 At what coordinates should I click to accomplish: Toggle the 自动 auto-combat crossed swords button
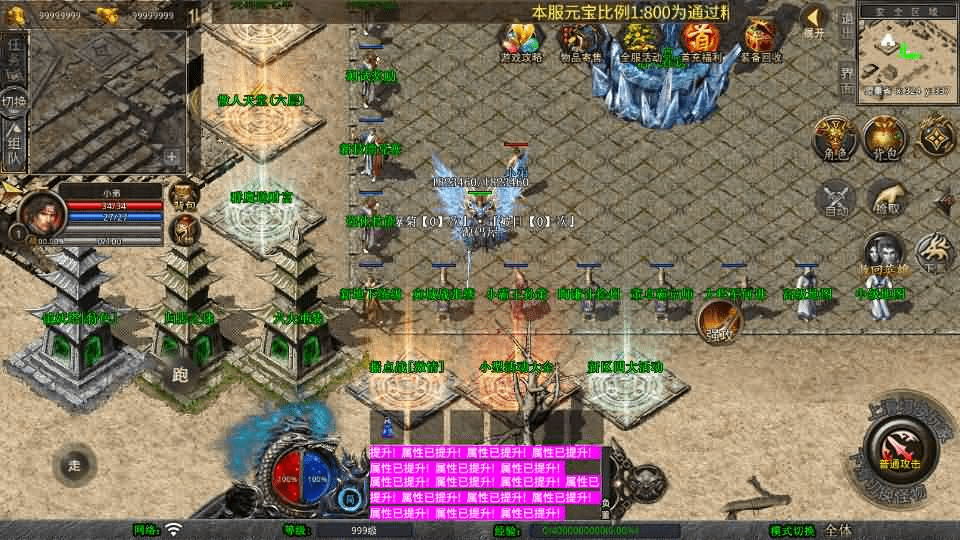[x=836, y=198]
